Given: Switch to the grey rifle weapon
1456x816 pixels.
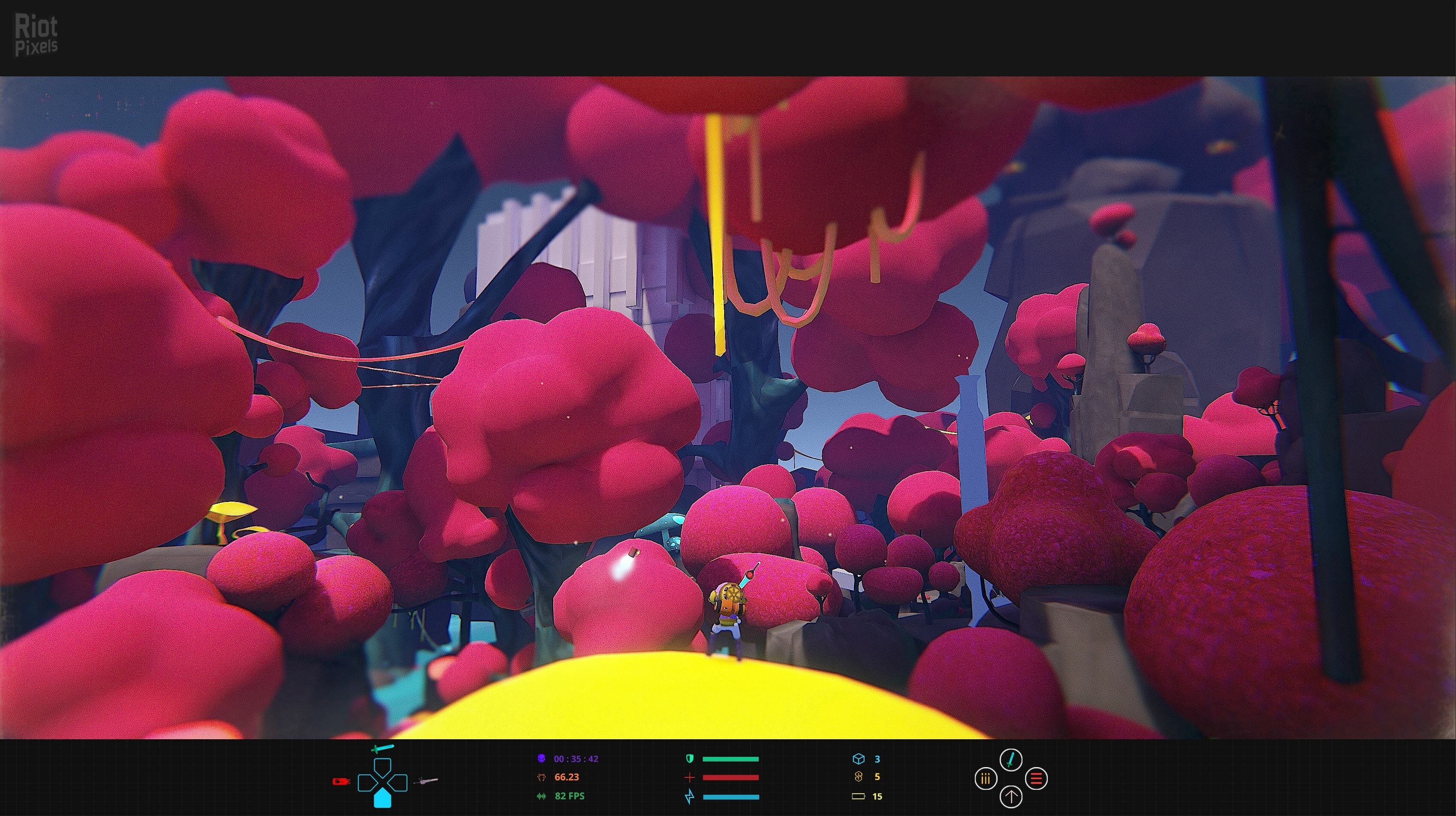Looking at the screenshot, I should pos(426,781).
